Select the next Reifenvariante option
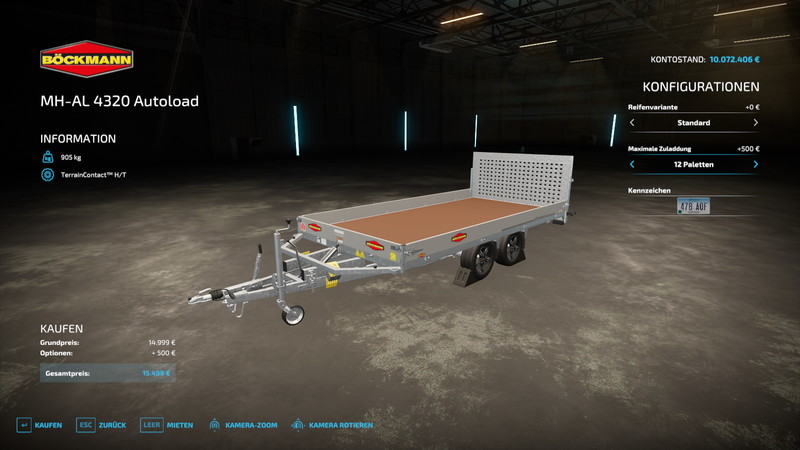The height and width of the screenshot is (450, 800). [x=755, y=123]
